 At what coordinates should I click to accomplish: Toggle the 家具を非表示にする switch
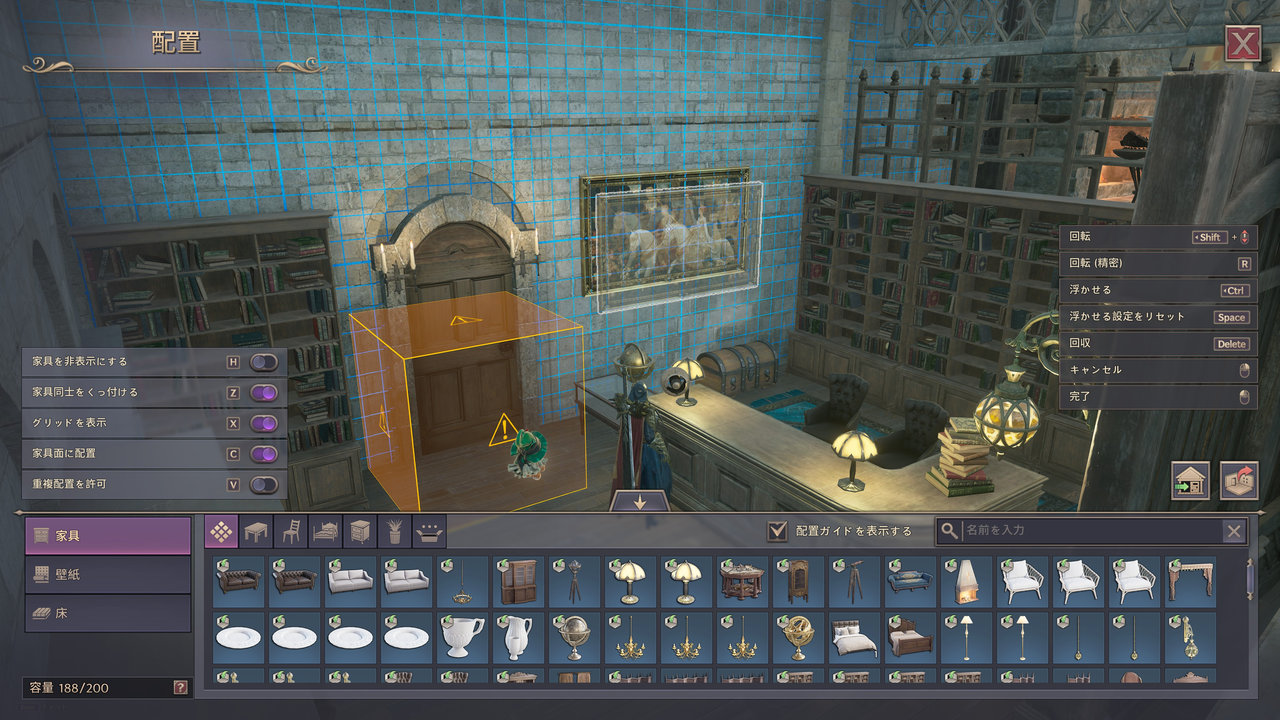[x=264, y=362]
